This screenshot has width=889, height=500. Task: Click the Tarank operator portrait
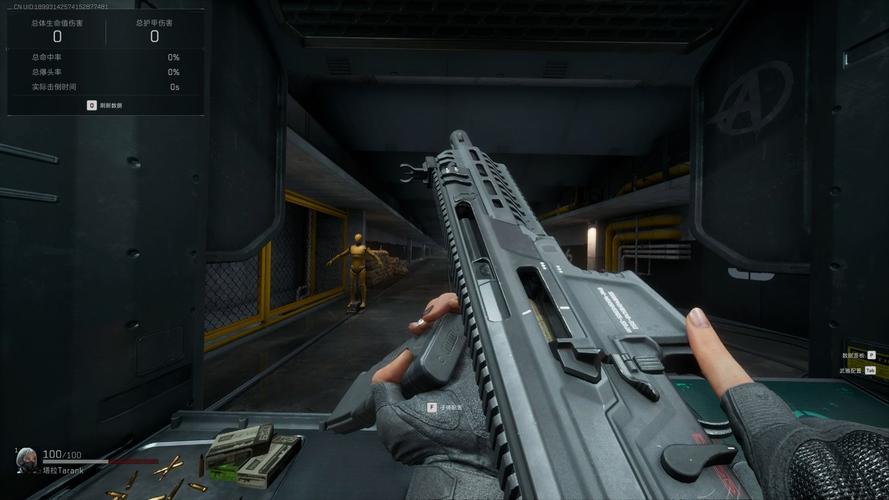[x=27, y=460]
